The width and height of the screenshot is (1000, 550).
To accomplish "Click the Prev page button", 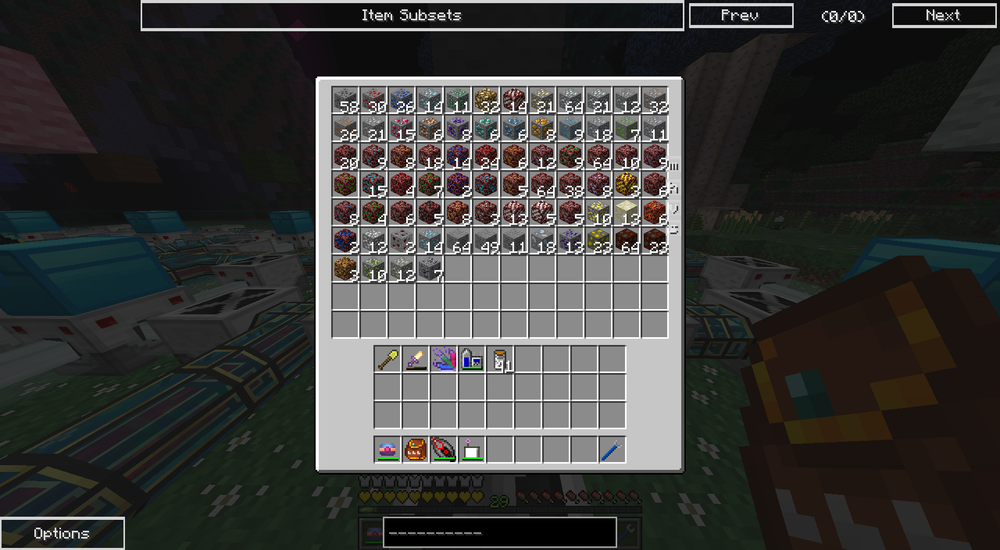I will coord(741,15).
